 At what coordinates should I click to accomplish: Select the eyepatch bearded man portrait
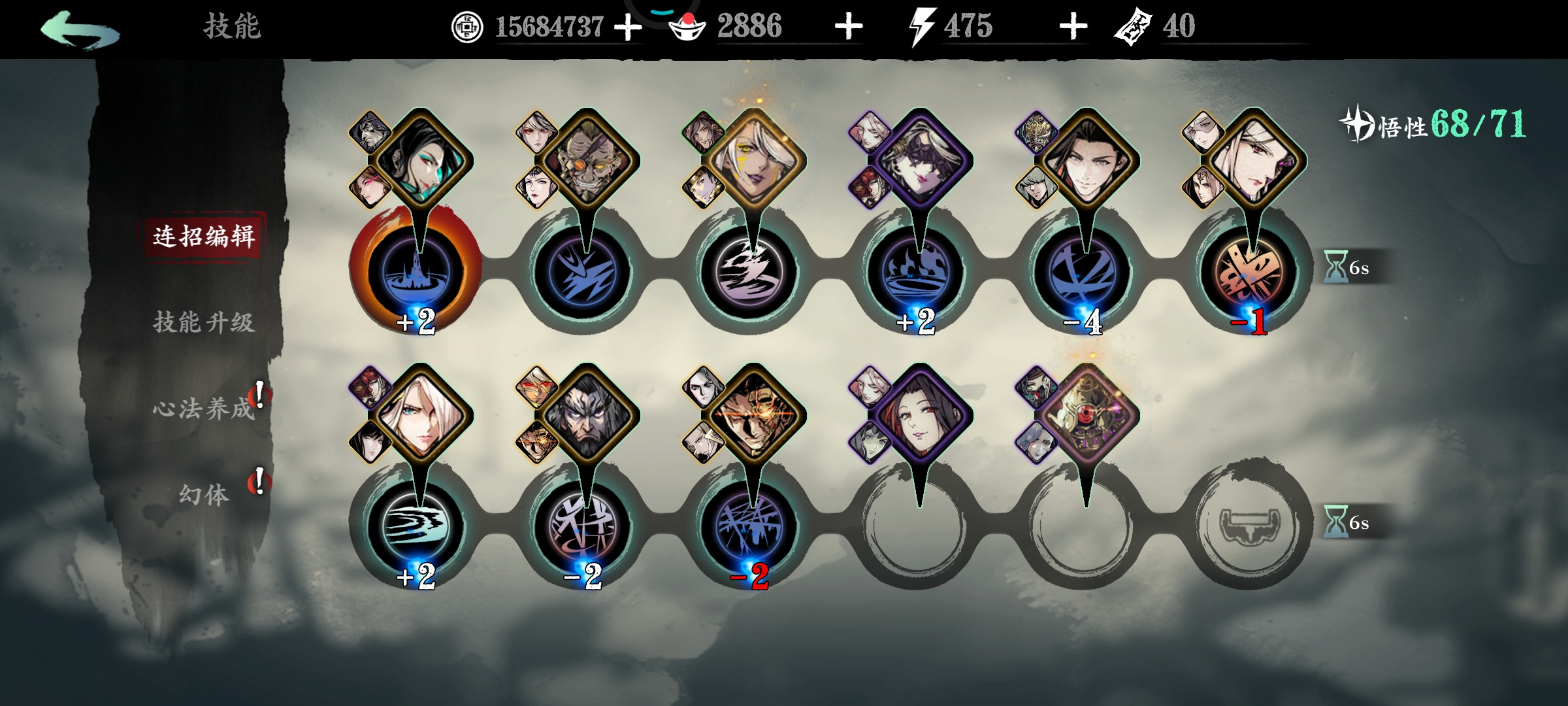coord(586,161)
